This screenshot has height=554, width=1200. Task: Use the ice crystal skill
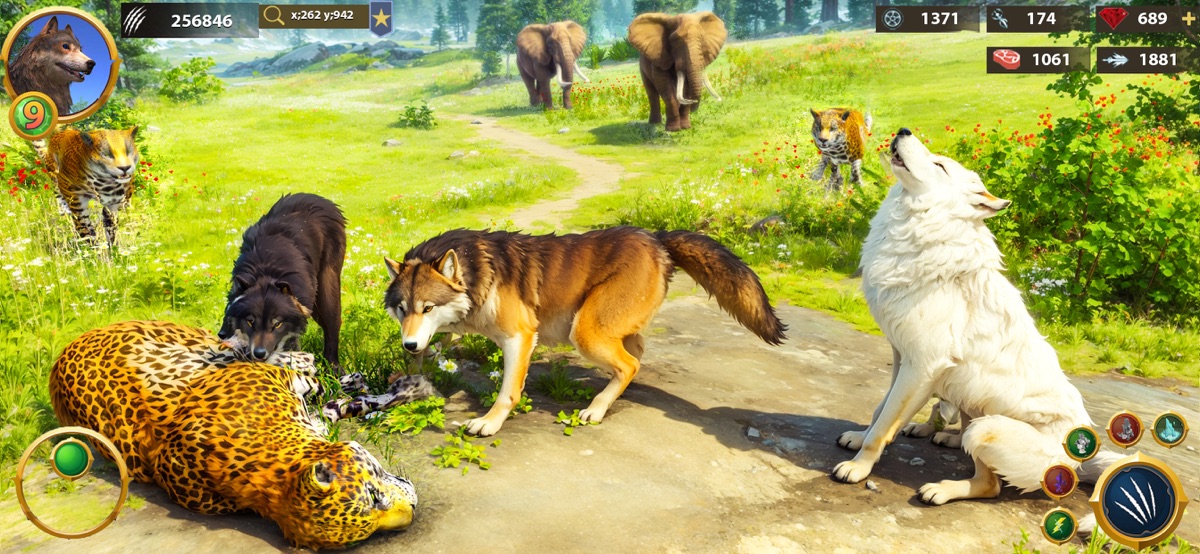click(1169, 429)
